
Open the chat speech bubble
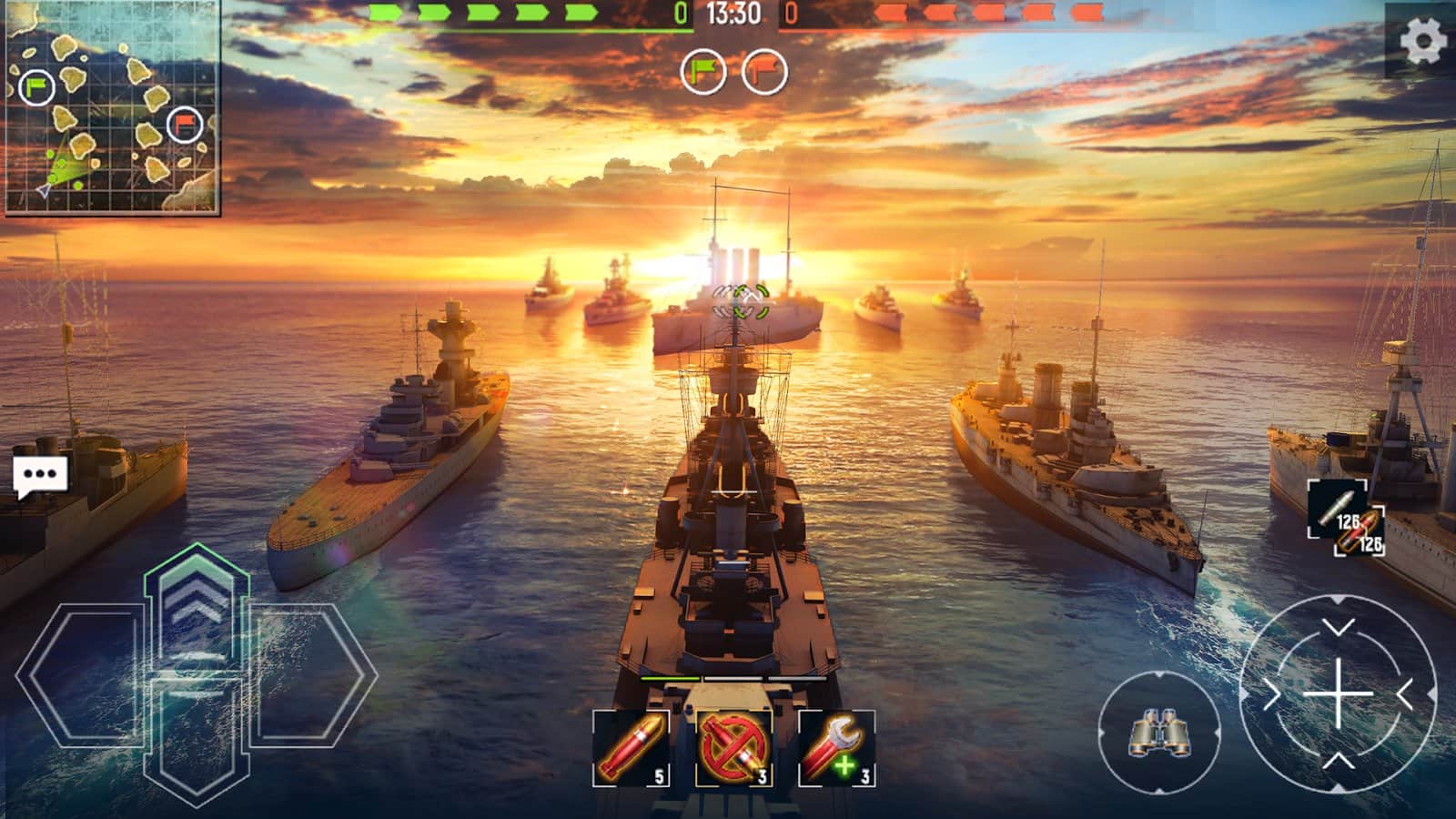pyautogui.click(x=40, y=476)
